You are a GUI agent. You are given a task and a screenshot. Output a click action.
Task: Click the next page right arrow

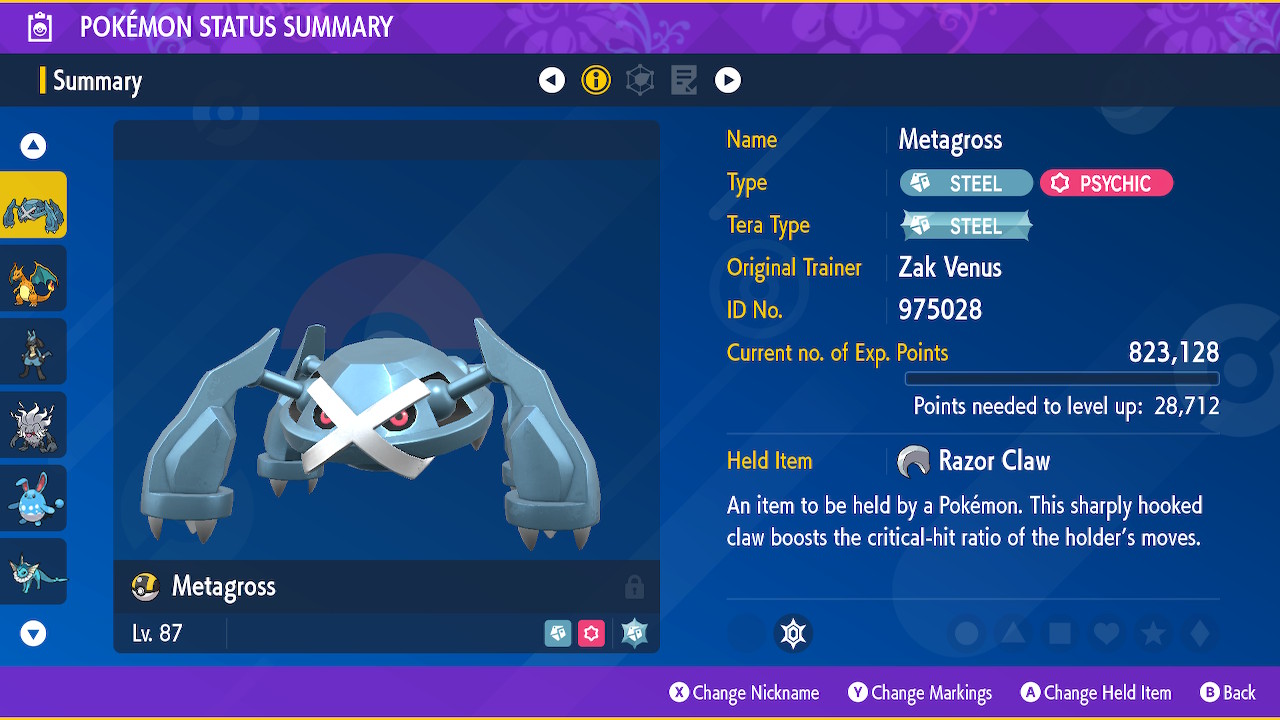point(728,80)
